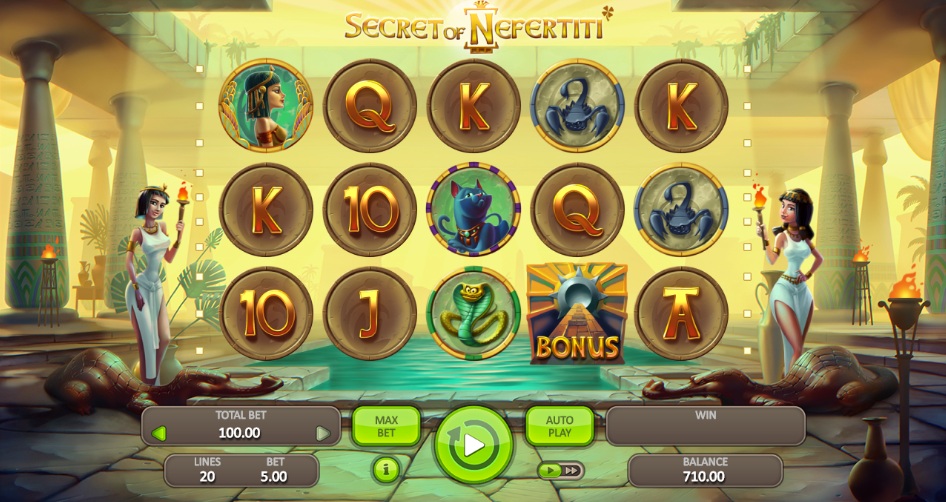
Task: Open the info paytable button
Action: [x=386, y=468]
